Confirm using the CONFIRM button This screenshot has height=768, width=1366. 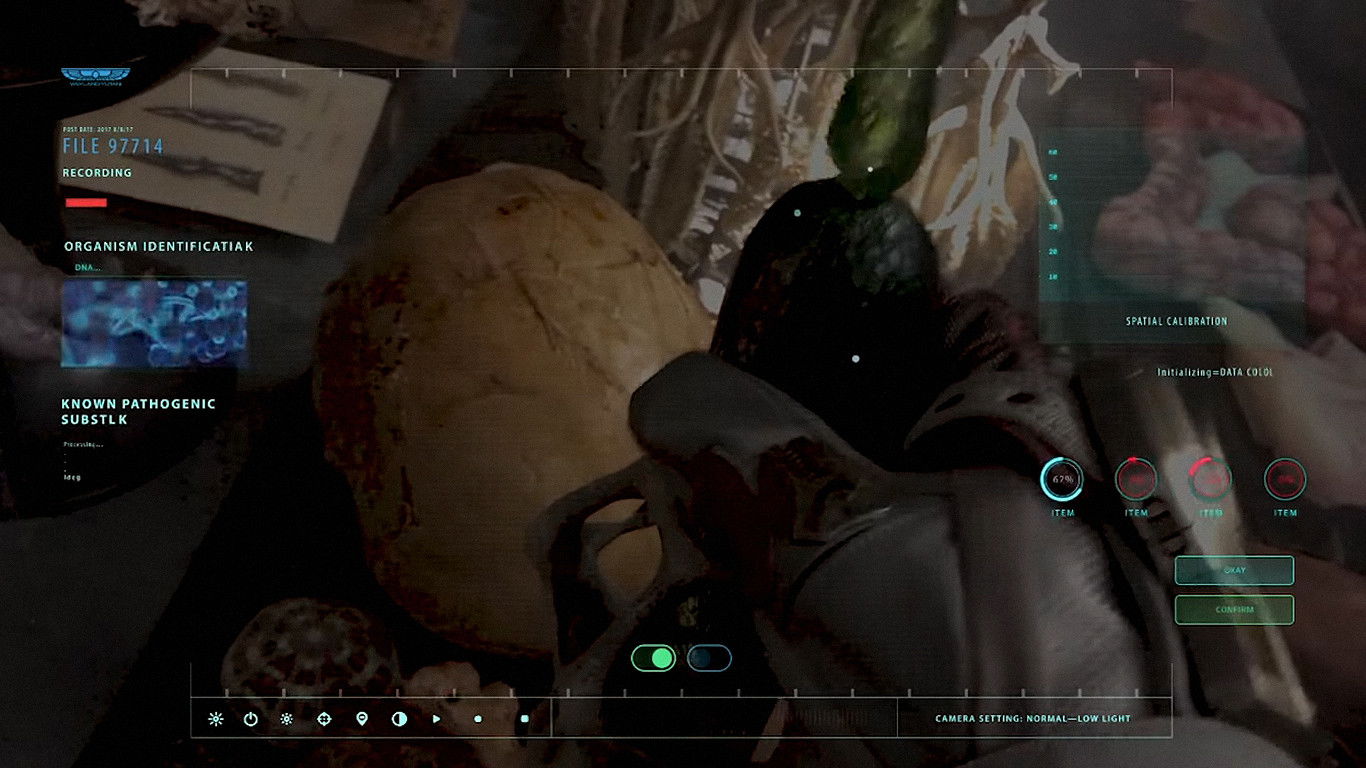(x=1234, y=609)
